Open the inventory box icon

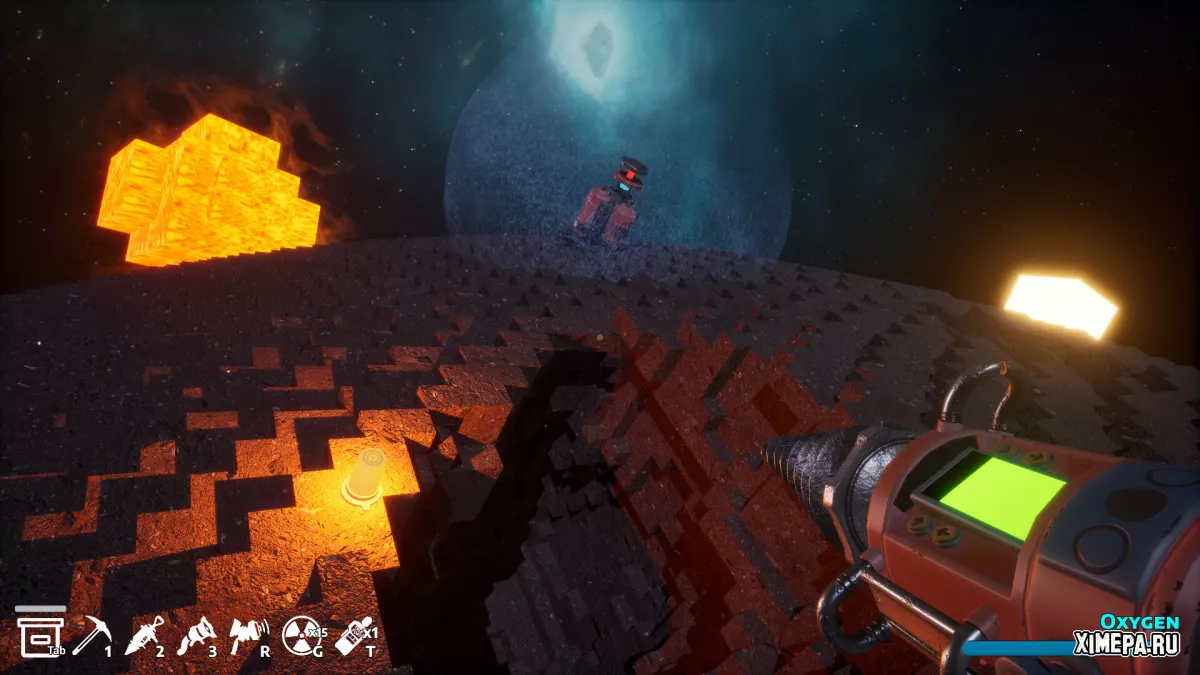(x=39, y=636)
